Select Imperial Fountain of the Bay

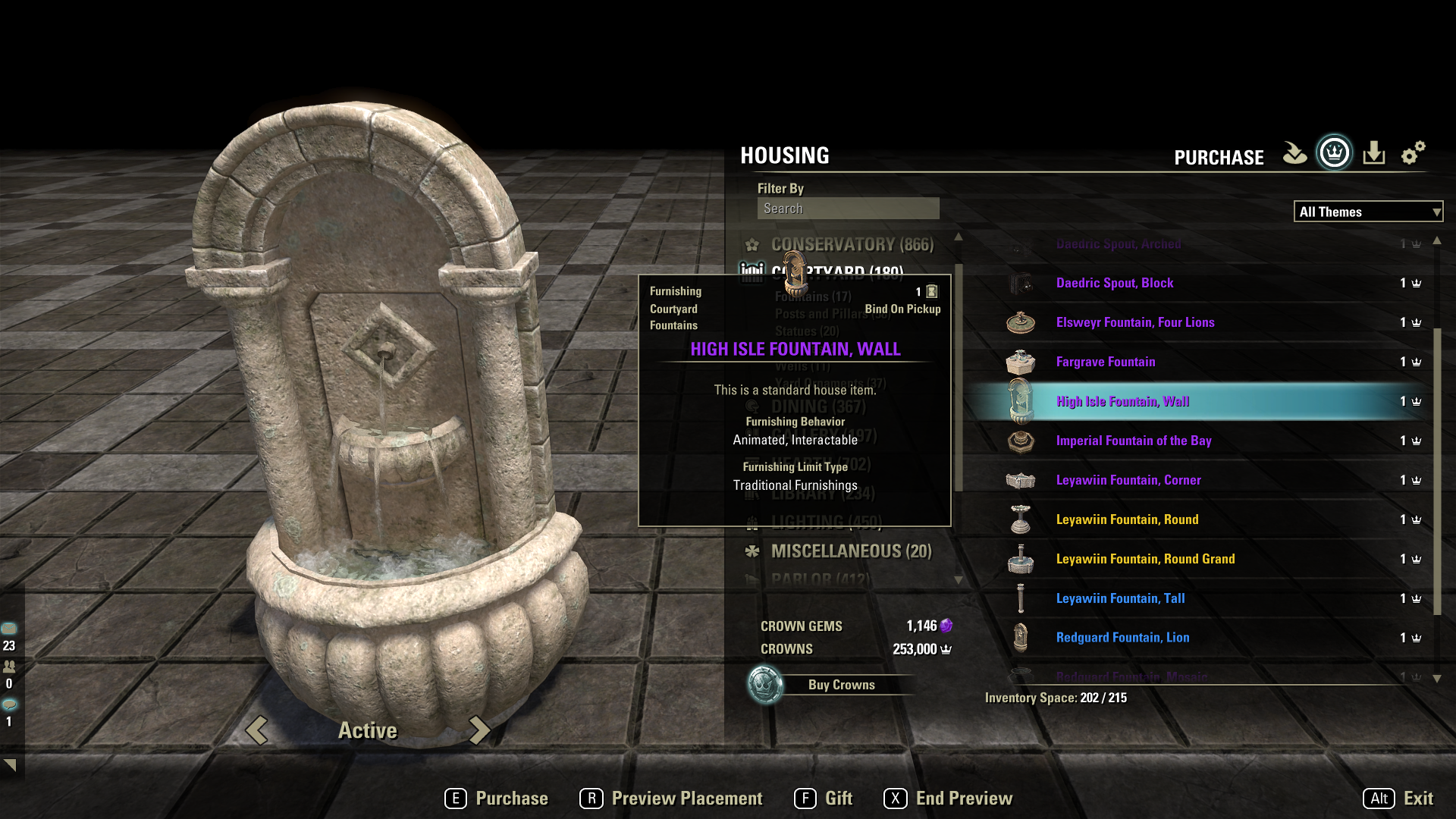(x=1134, y=441)
